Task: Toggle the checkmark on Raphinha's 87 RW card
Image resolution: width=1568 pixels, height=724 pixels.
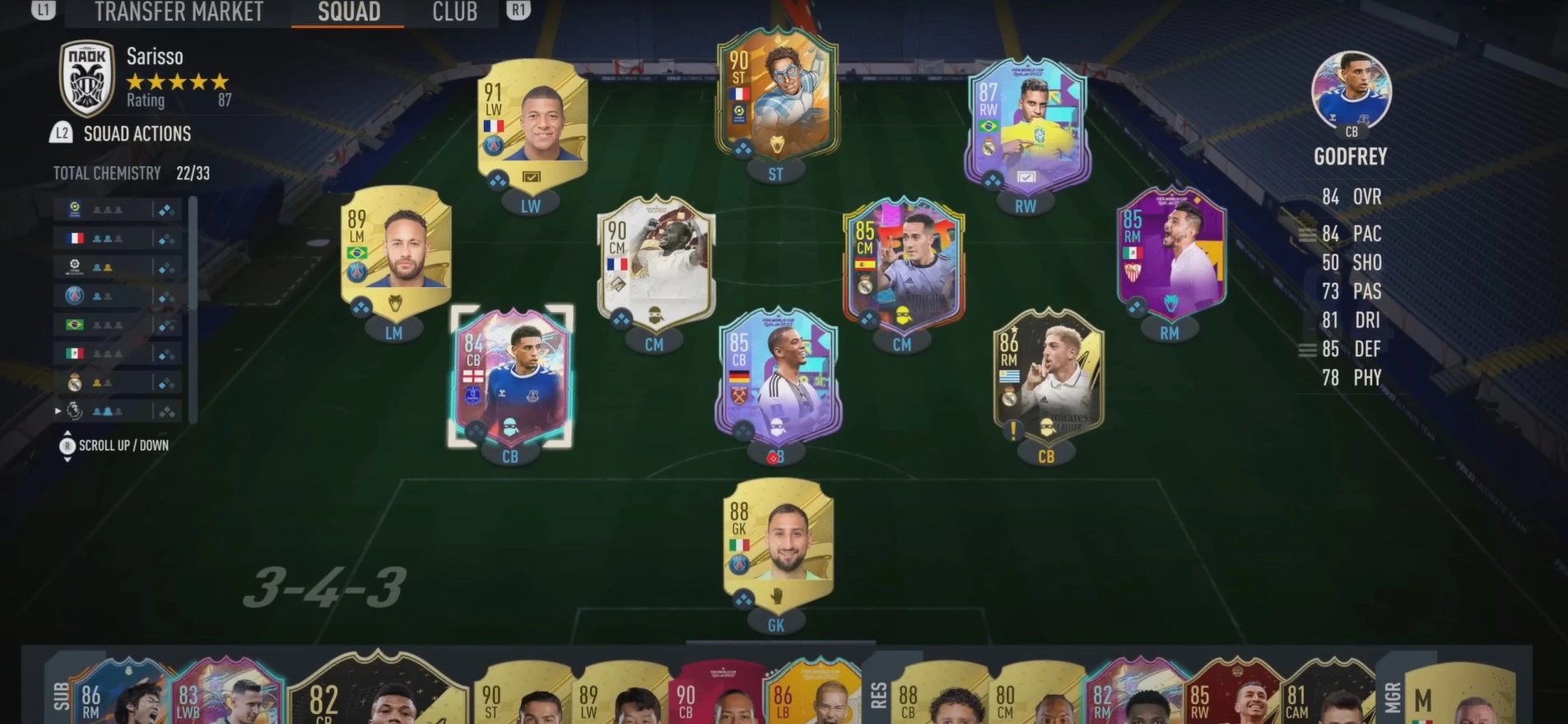Action: tap(1028, 175)
